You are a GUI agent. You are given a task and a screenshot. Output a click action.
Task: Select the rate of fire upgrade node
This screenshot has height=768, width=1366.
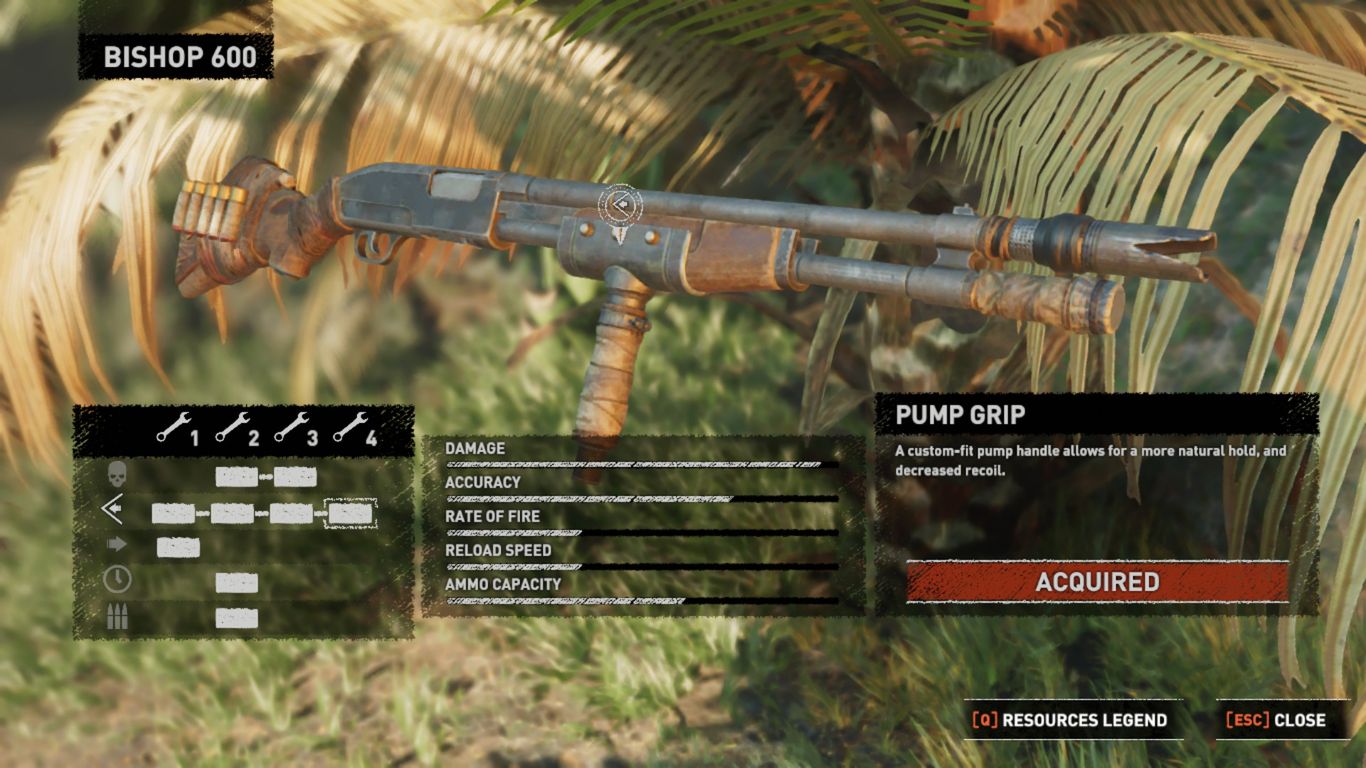pyautogui.click(x=178, y=547)
